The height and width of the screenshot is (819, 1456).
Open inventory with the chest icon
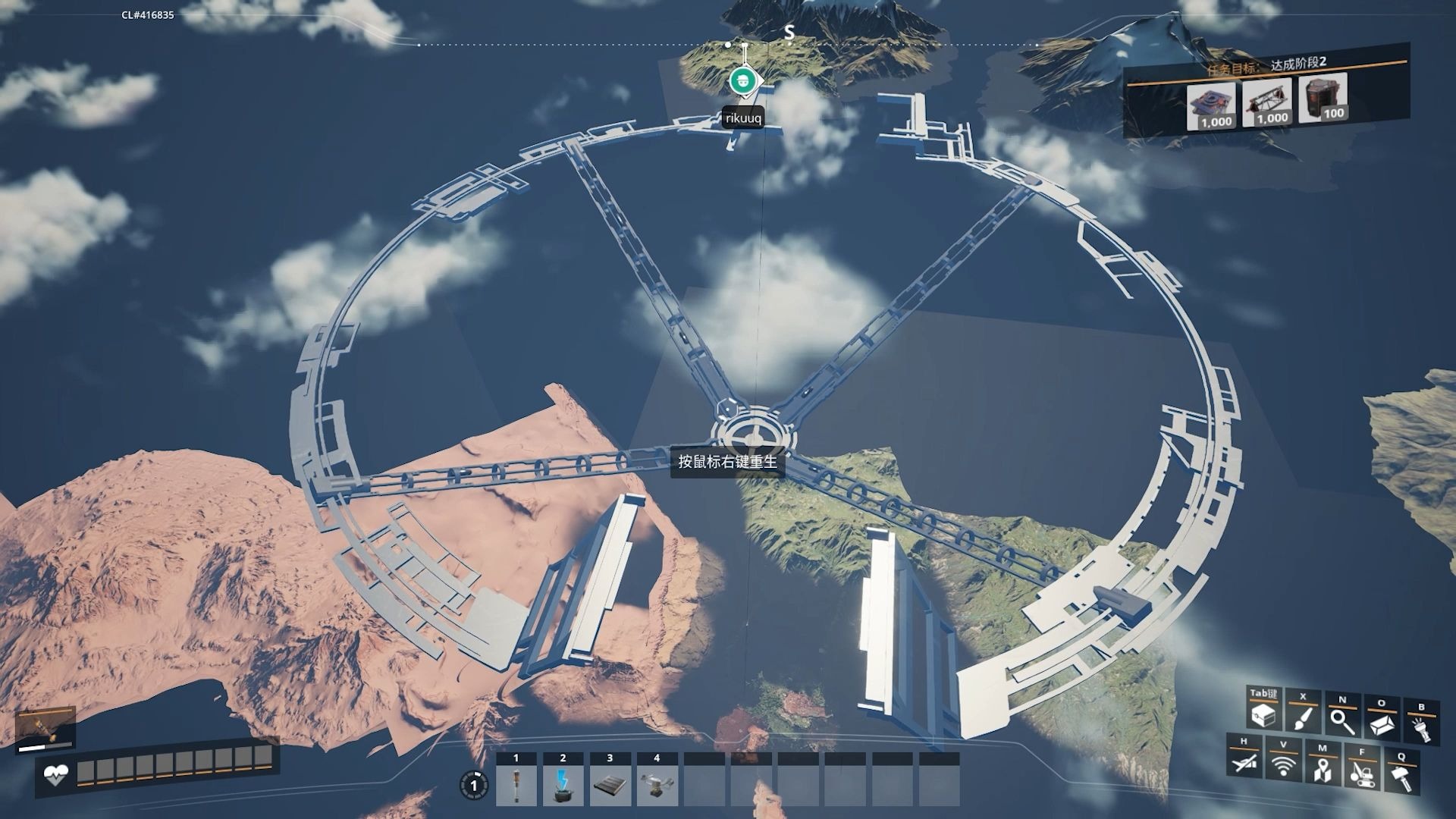1263,714
